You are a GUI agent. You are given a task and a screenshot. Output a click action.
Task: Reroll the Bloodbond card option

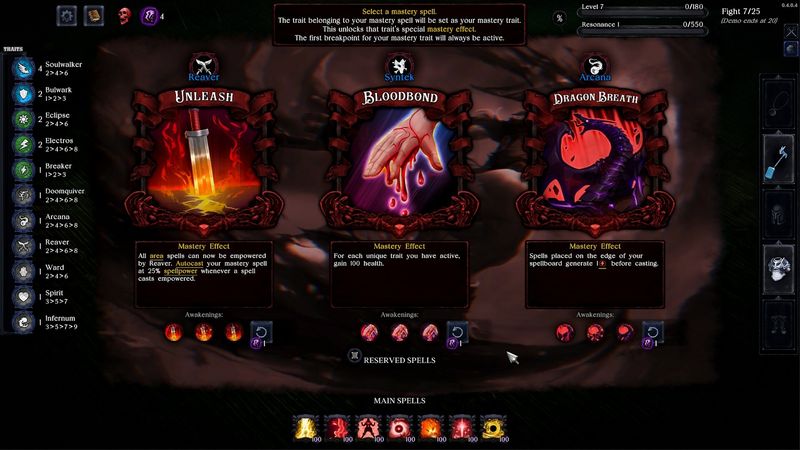click(x=457, y=333)
